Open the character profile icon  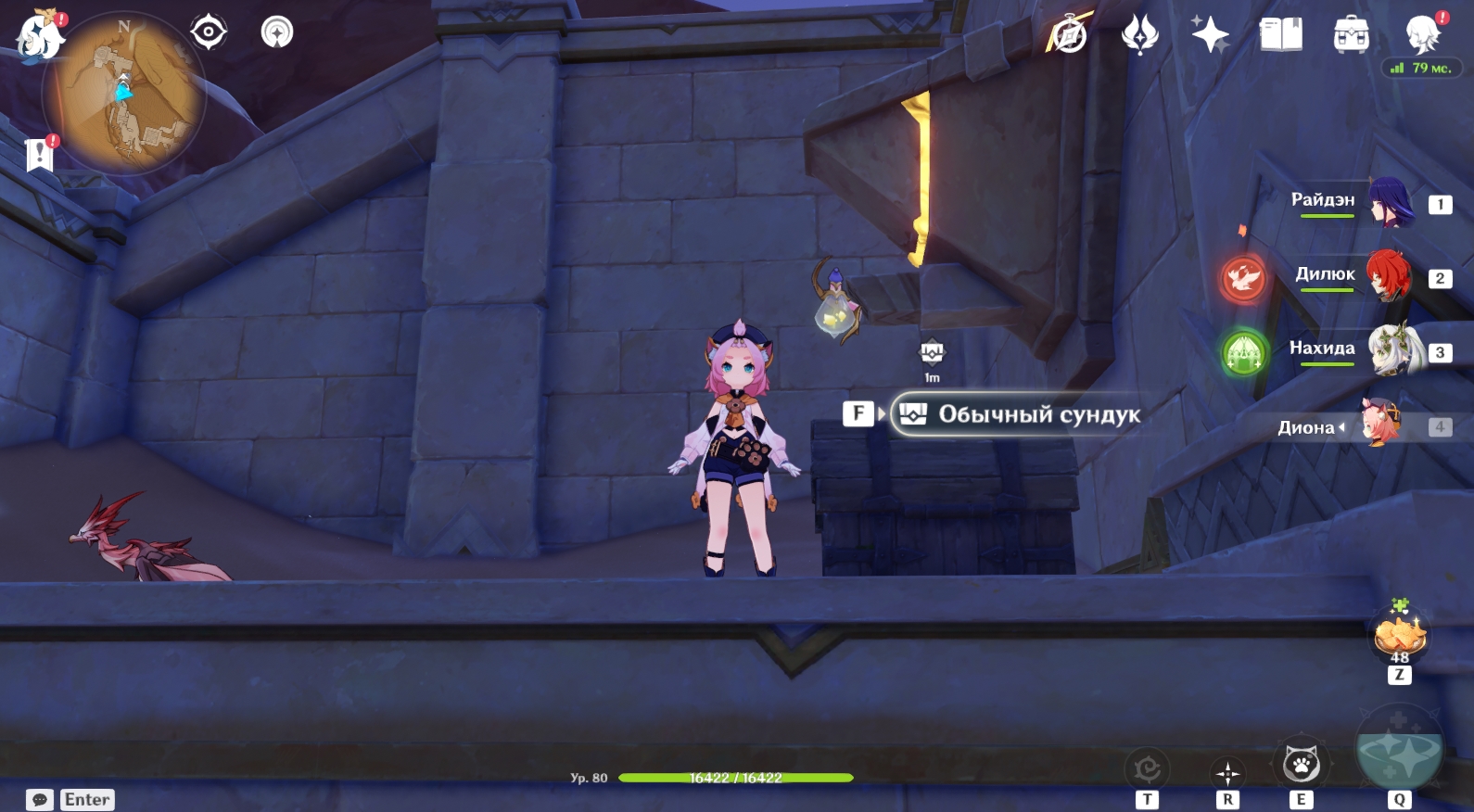[1422, 35]
